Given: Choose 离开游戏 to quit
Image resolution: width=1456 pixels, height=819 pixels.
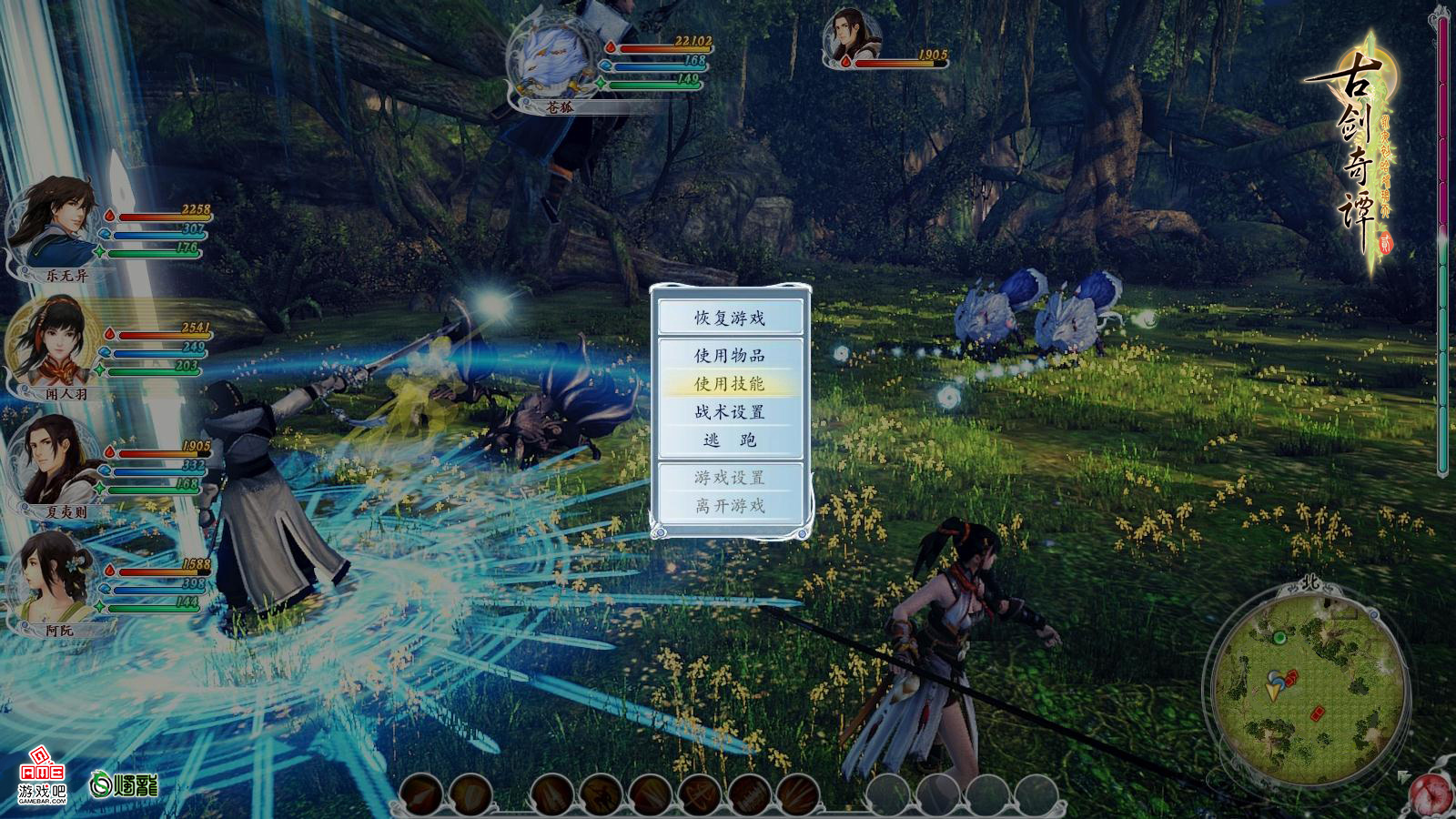Looking at the screenshot, I should (730, 505).
